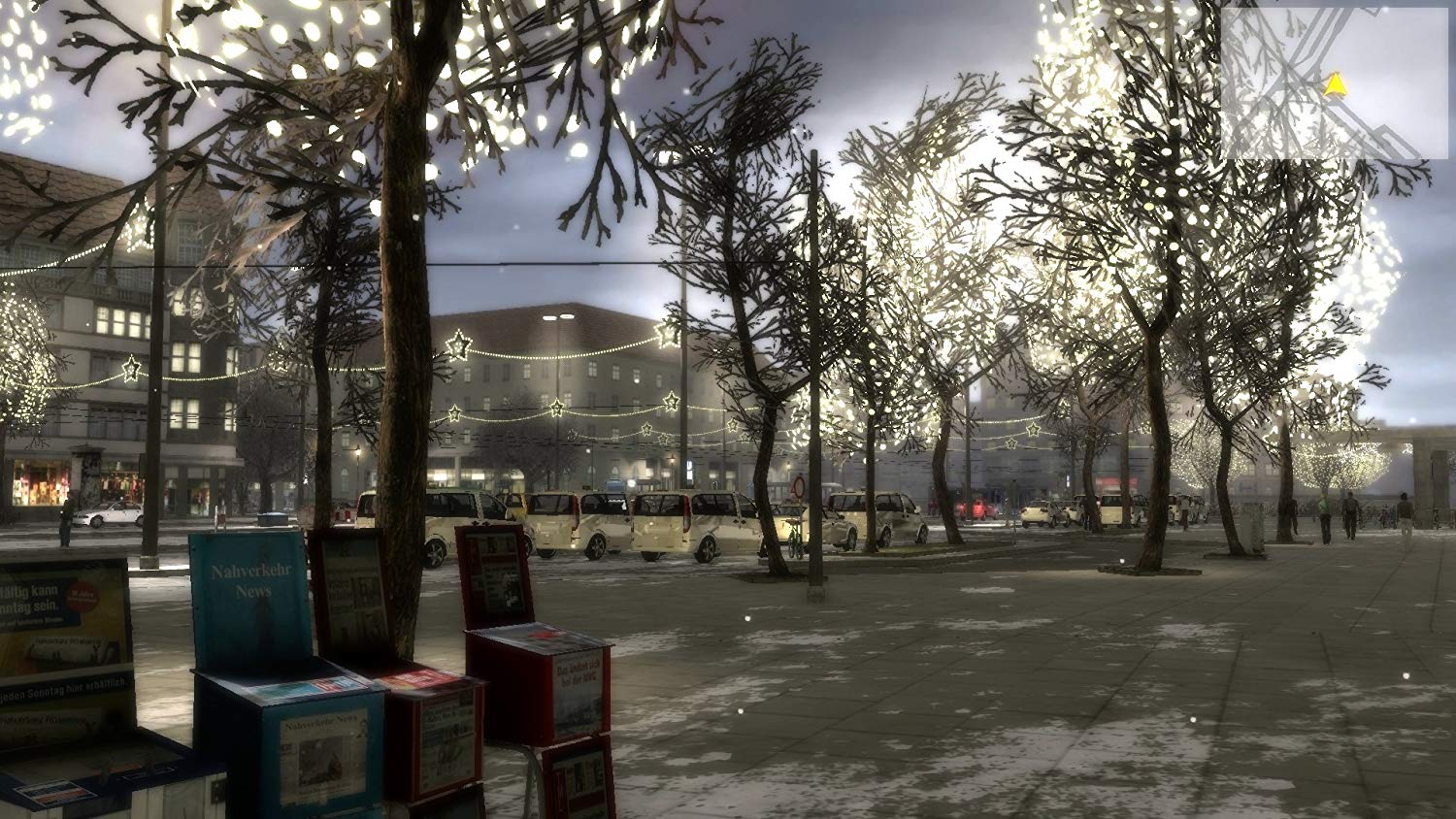This screenshot has width=1456, height=819.
Task: Click the yellow player arrow on the minimap
Action: 1337,85
